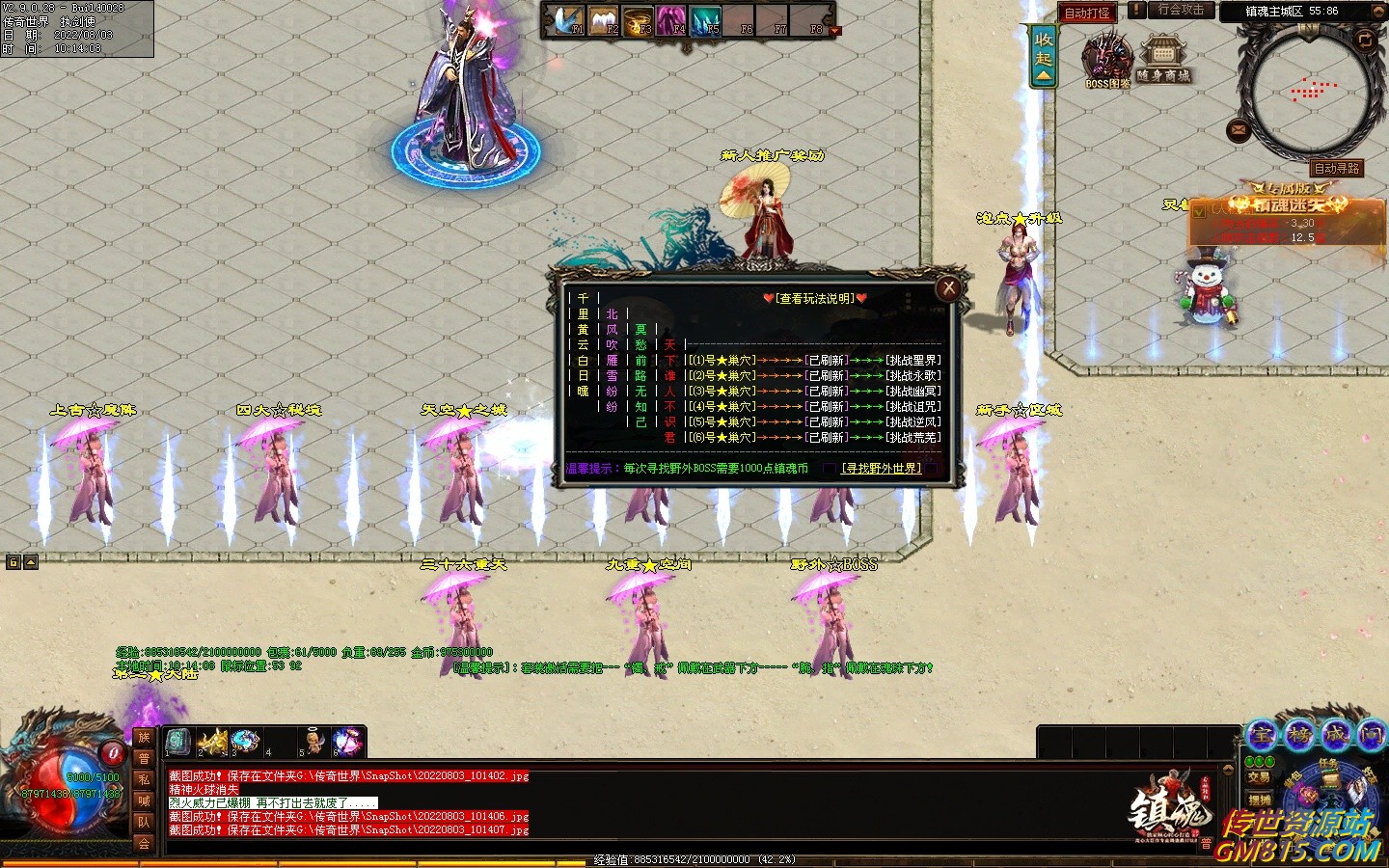The height and width of the screenshot is (868, 1389).
Task: Collapse the icon panel with 收起
Action: (1044, 56)
